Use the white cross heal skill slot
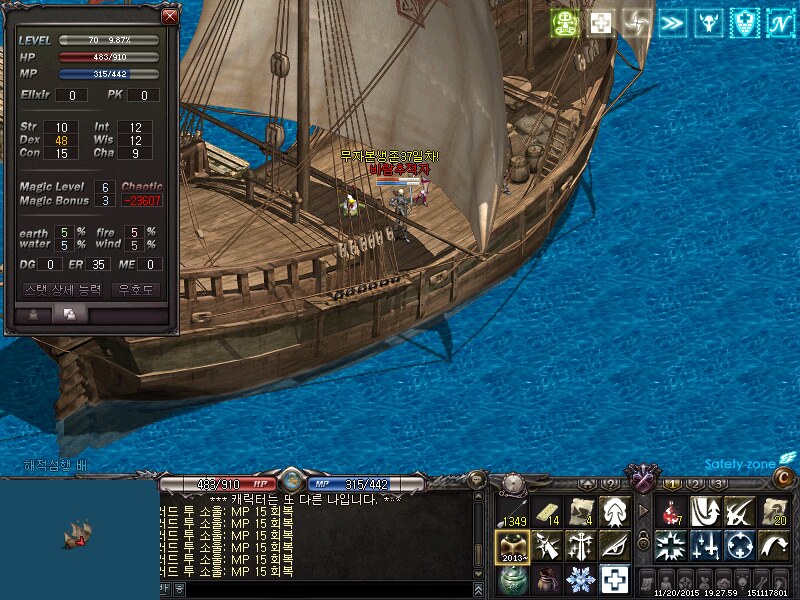Viewport: 800px width, 600px height. [x=614, y=579]
